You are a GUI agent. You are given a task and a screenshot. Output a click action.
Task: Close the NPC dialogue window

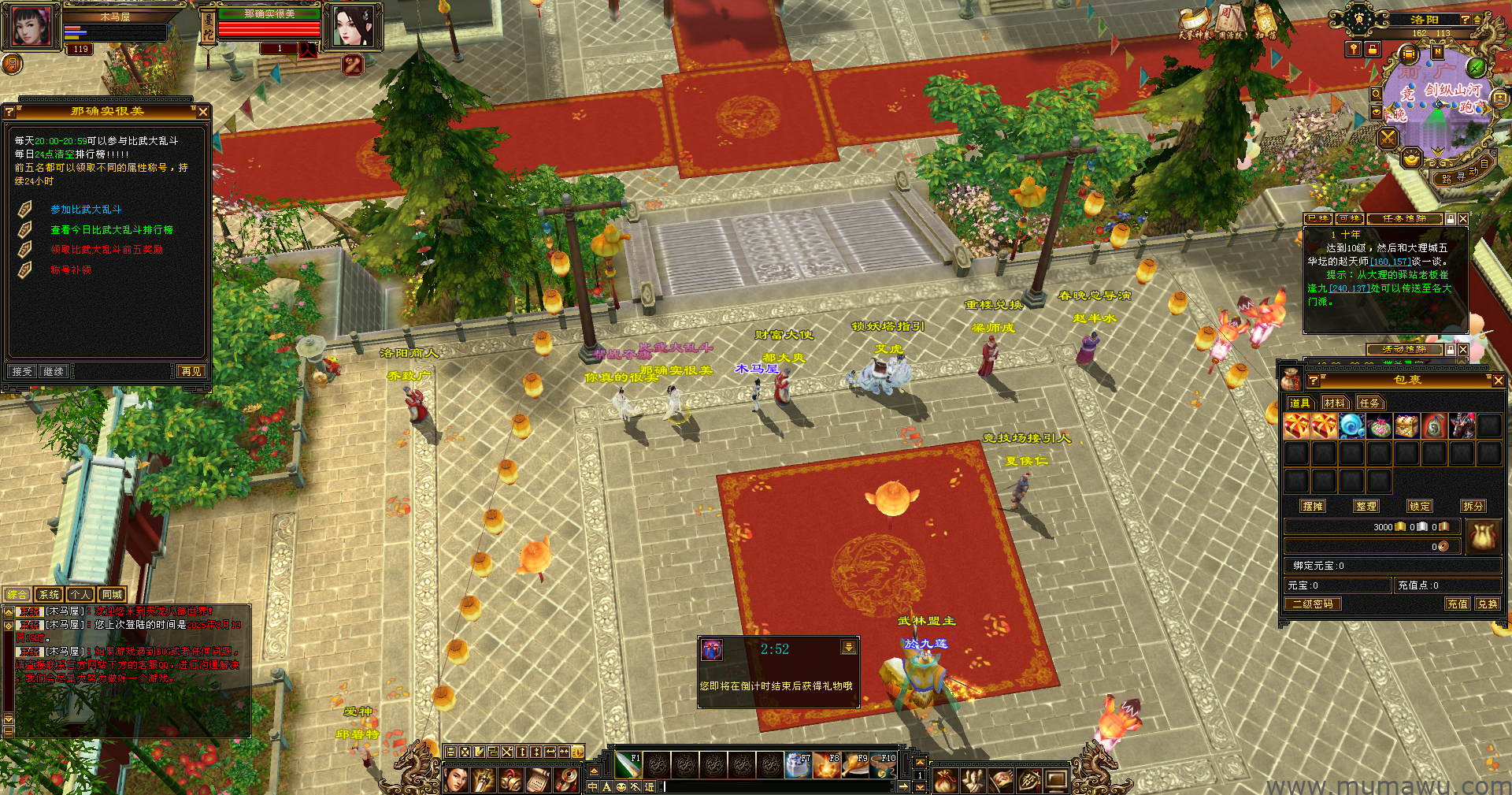(x=203, y=112)
